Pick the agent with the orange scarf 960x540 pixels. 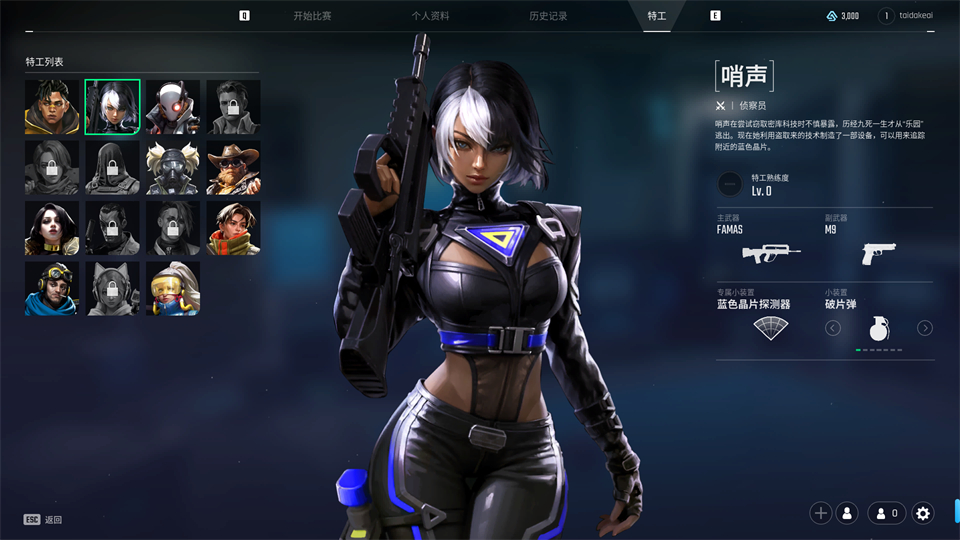click(233, 228)
